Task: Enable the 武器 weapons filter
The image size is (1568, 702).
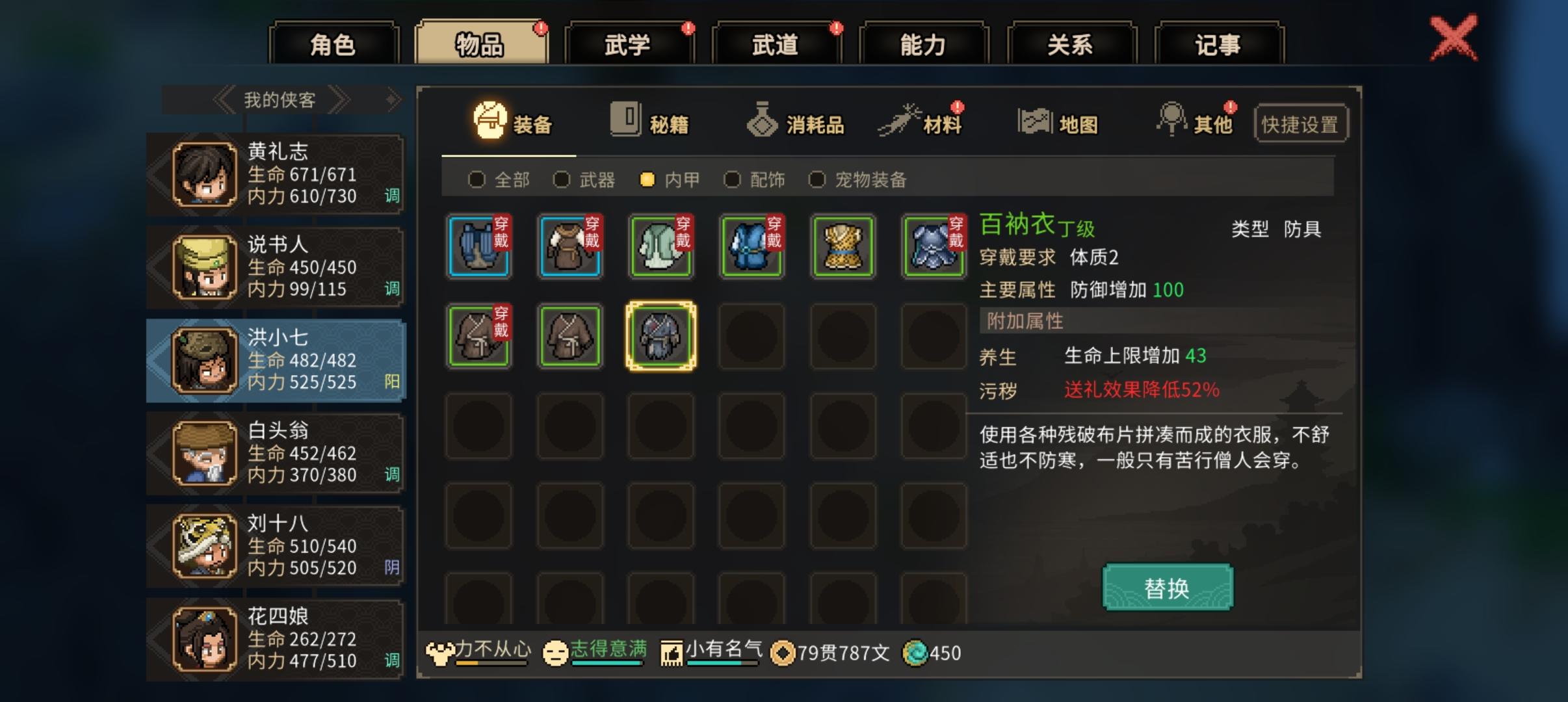Action: click(x=560, y=179)
